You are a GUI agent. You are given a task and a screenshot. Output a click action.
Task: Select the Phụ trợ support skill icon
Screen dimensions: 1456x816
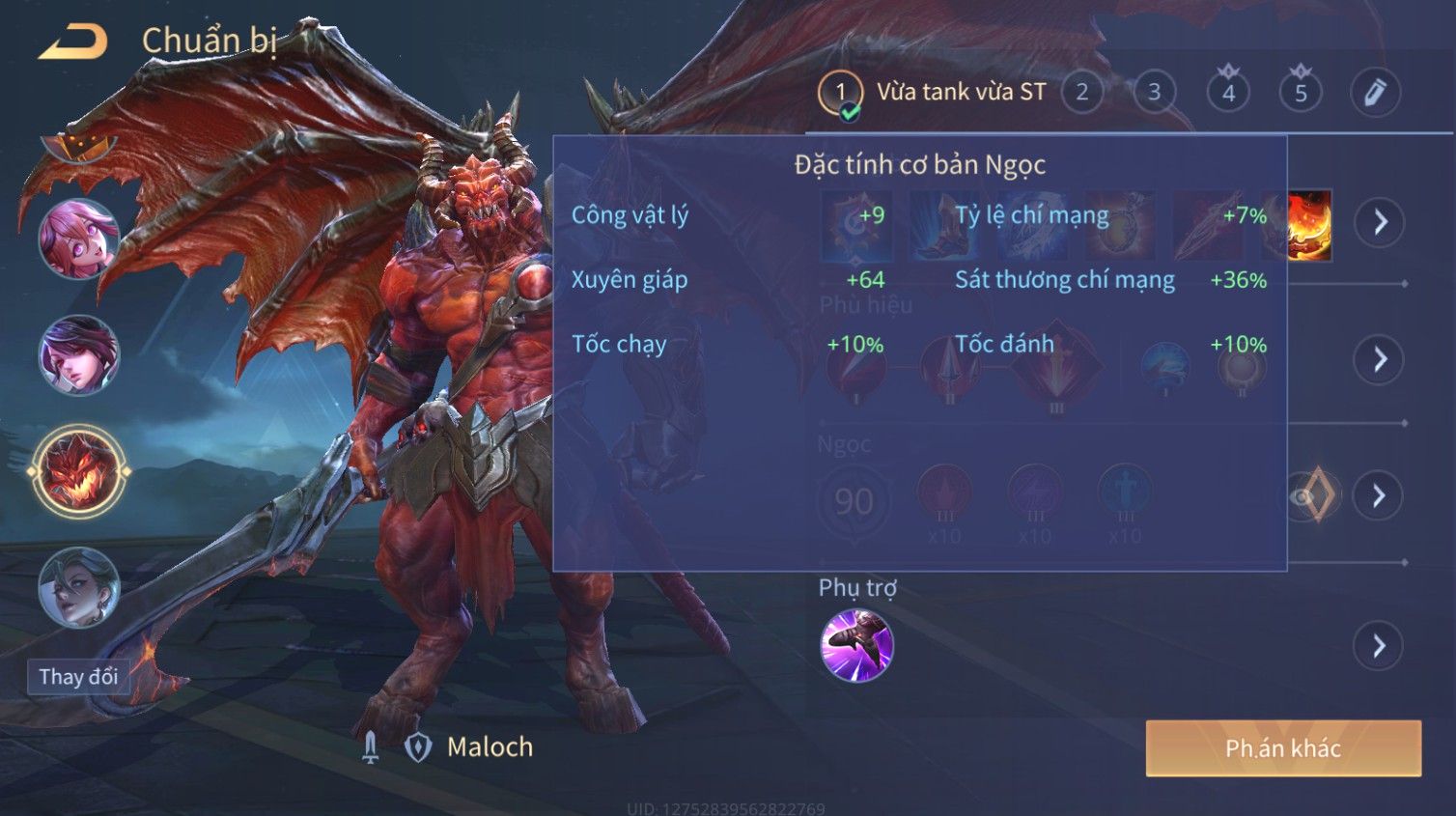pyautogui.click(x=856, y=645)
